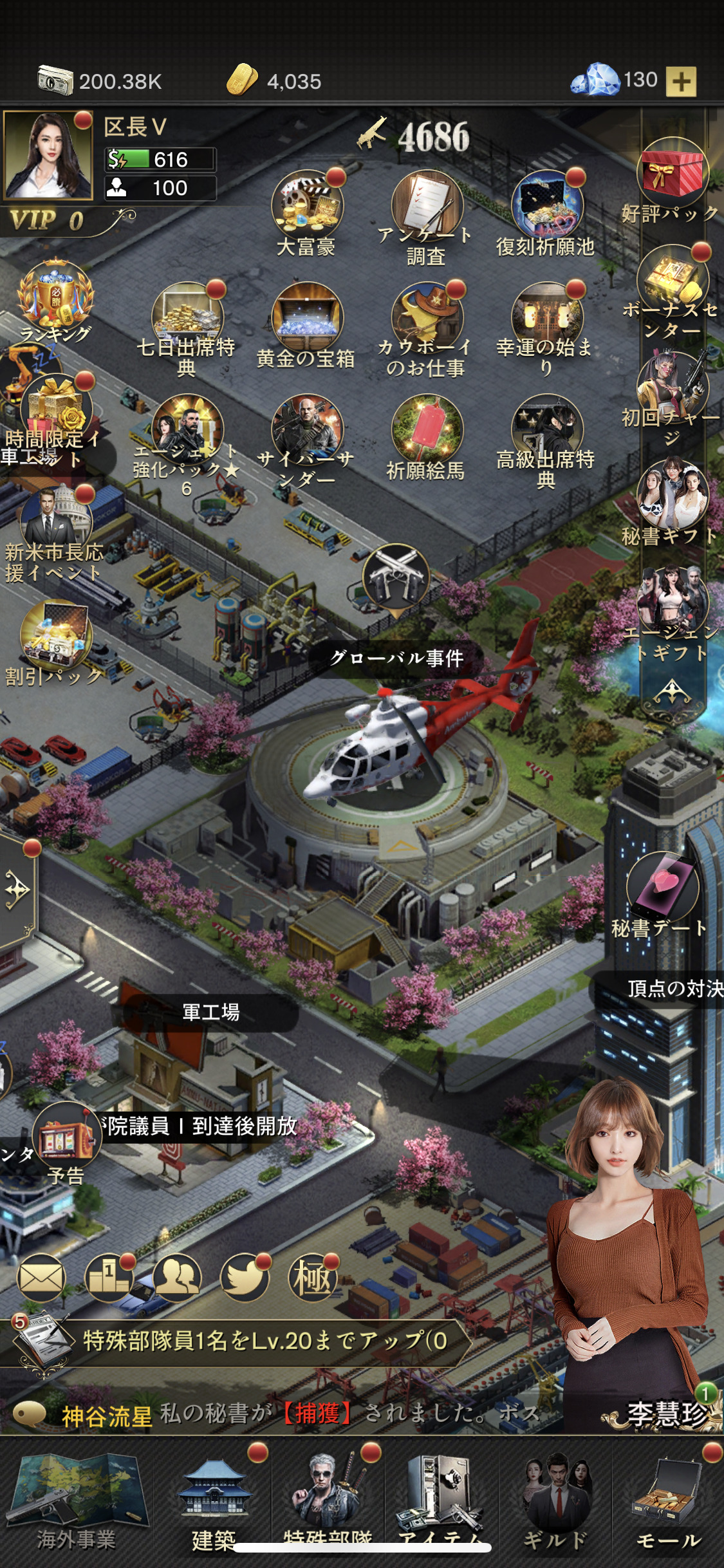
Task: Open the ランキング ranking icon
Action: (55, 296)
